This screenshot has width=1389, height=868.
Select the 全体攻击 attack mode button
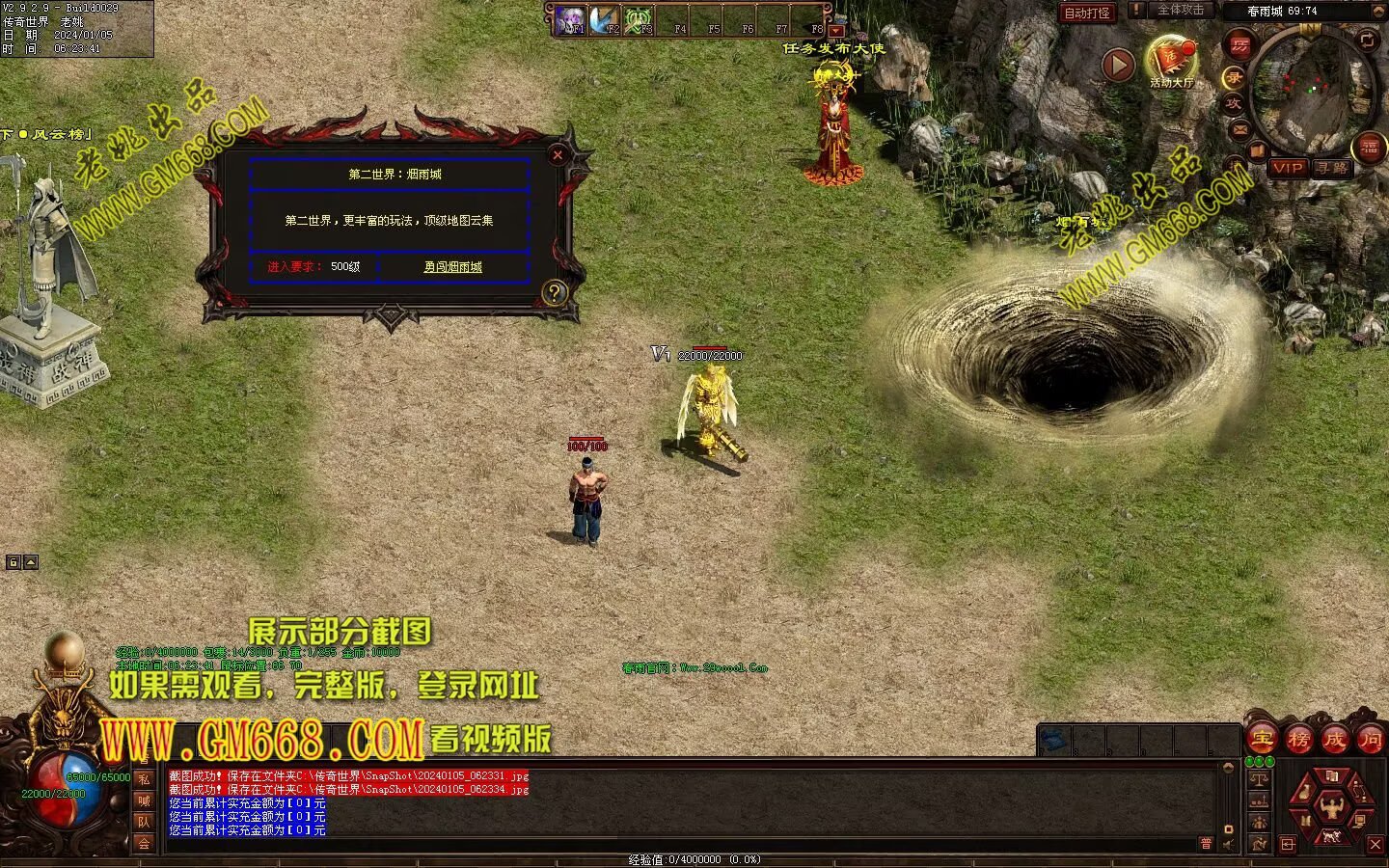pyautogui.click(x=1180, y=11)
